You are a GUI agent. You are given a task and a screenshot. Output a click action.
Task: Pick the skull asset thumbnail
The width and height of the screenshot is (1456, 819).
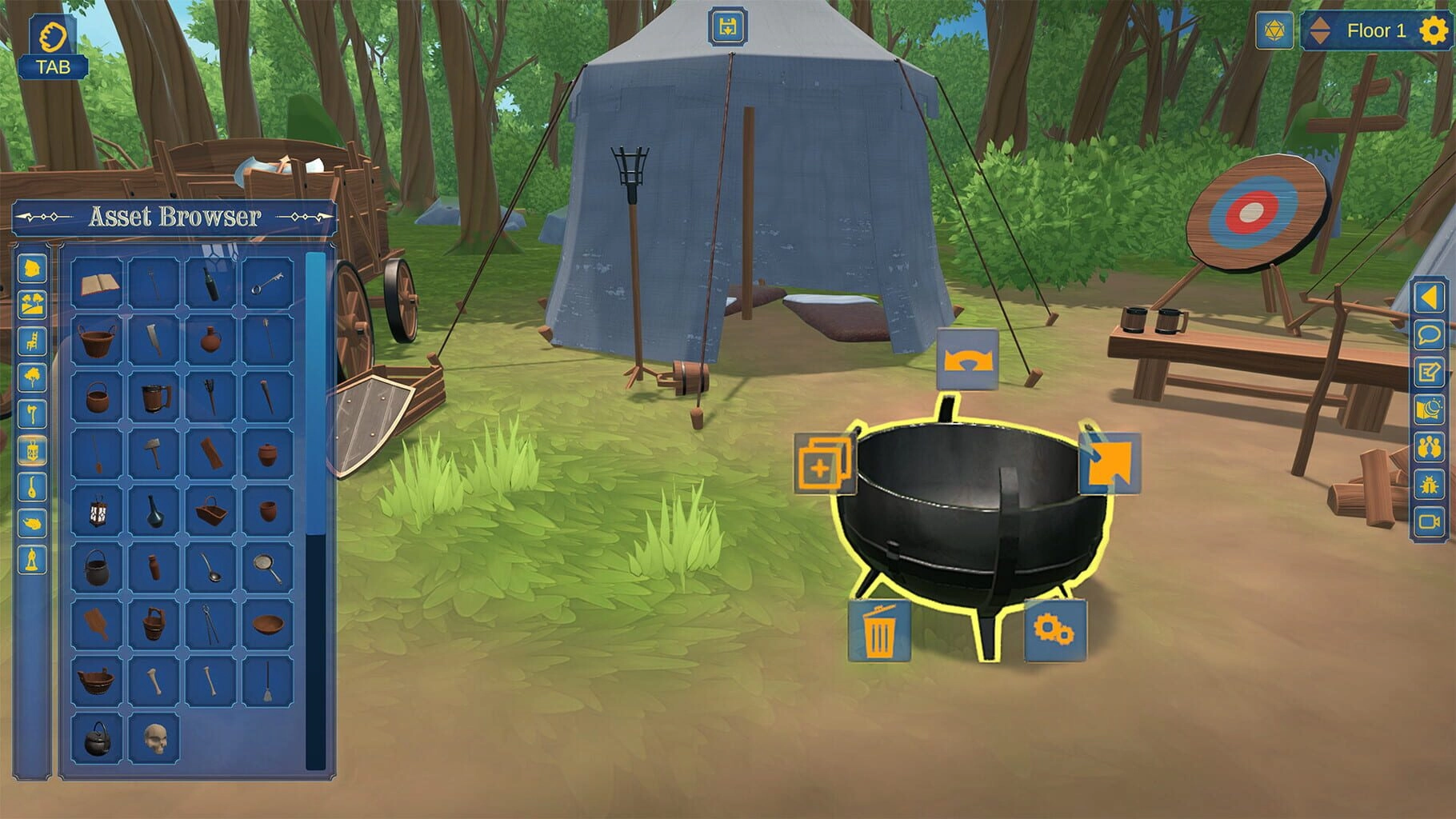point(154,740)
